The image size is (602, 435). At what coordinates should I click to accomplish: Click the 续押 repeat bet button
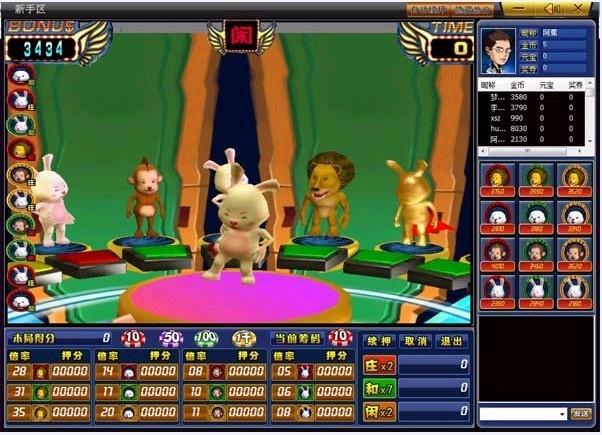point(377,341)
